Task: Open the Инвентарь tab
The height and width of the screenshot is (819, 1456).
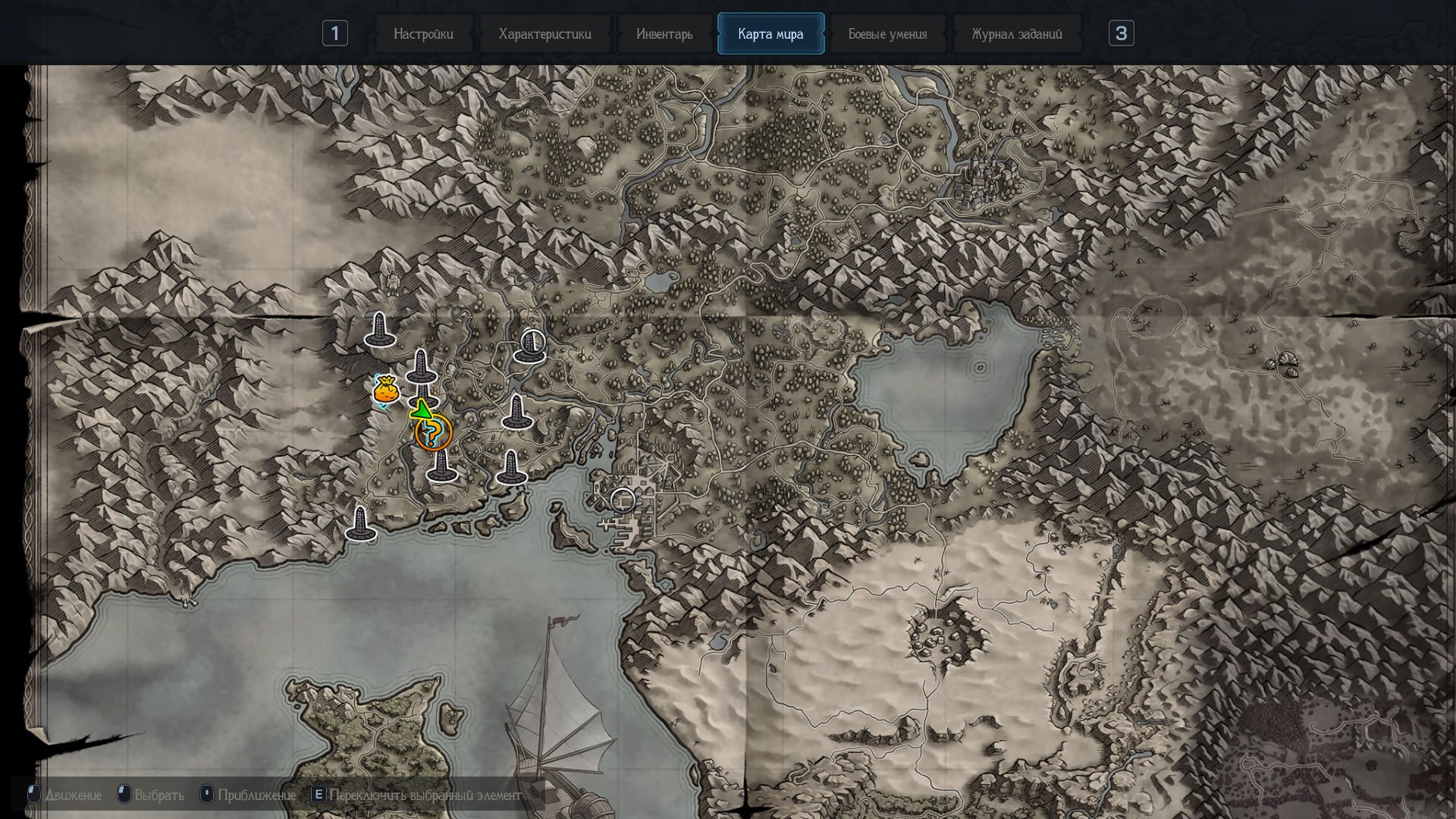Action: coord(664,34)
